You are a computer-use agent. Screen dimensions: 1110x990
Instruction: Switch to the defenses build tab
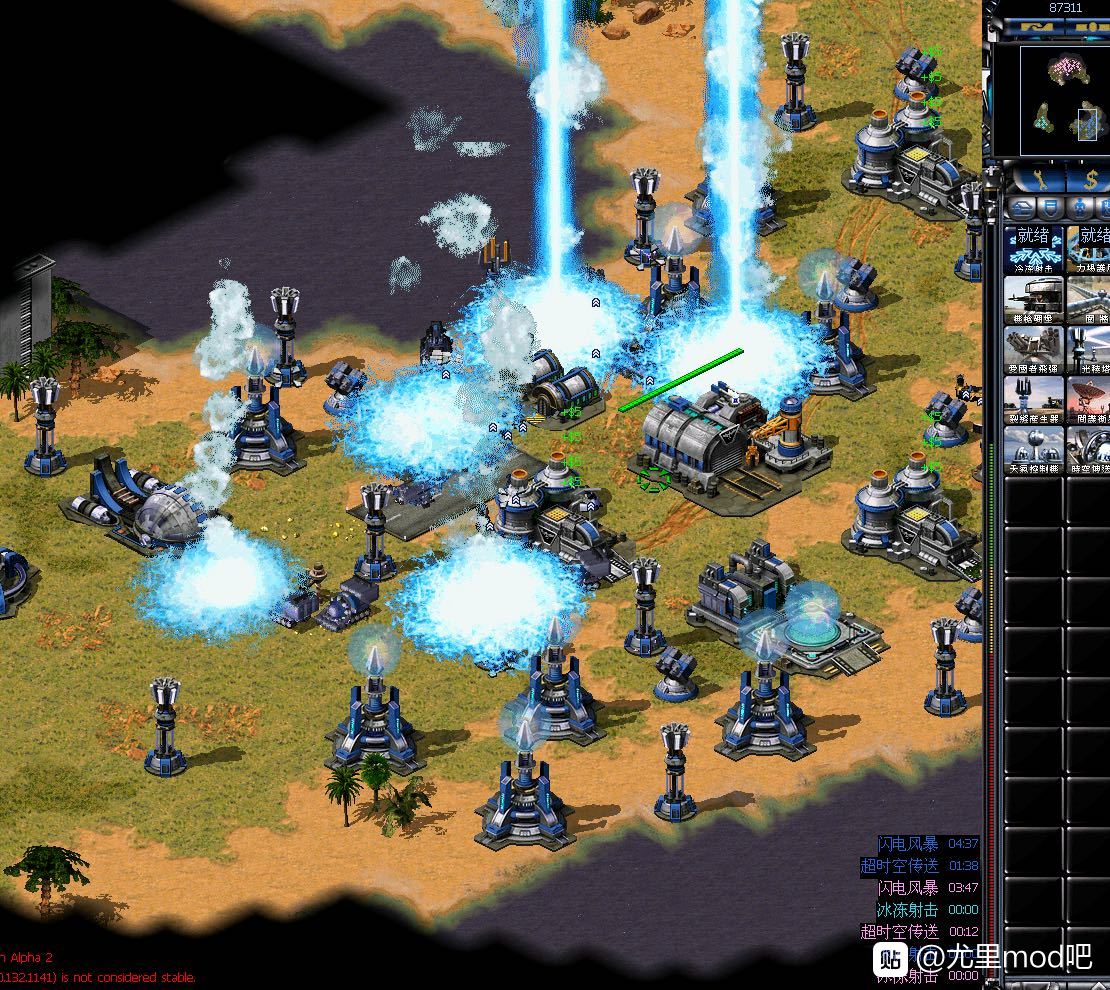[1050, 209]
